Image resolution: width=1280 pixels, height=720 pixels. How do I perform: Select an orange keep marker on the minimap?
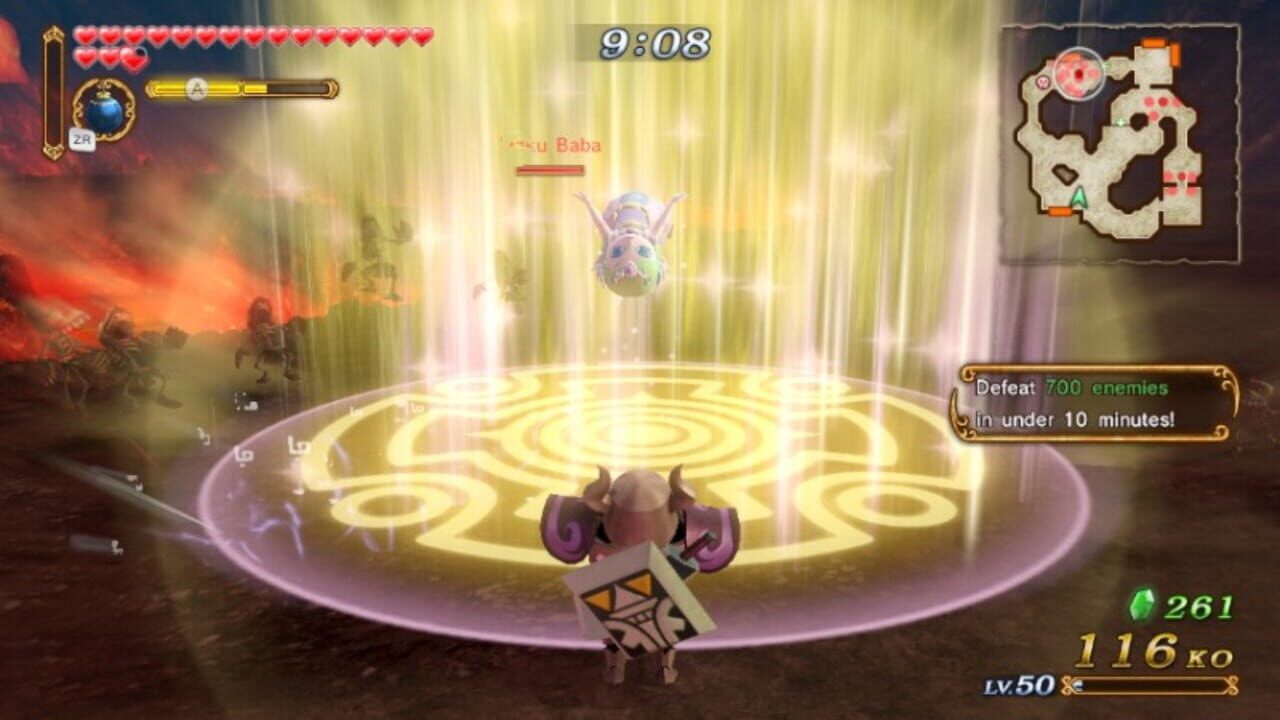coord(1153,42)
